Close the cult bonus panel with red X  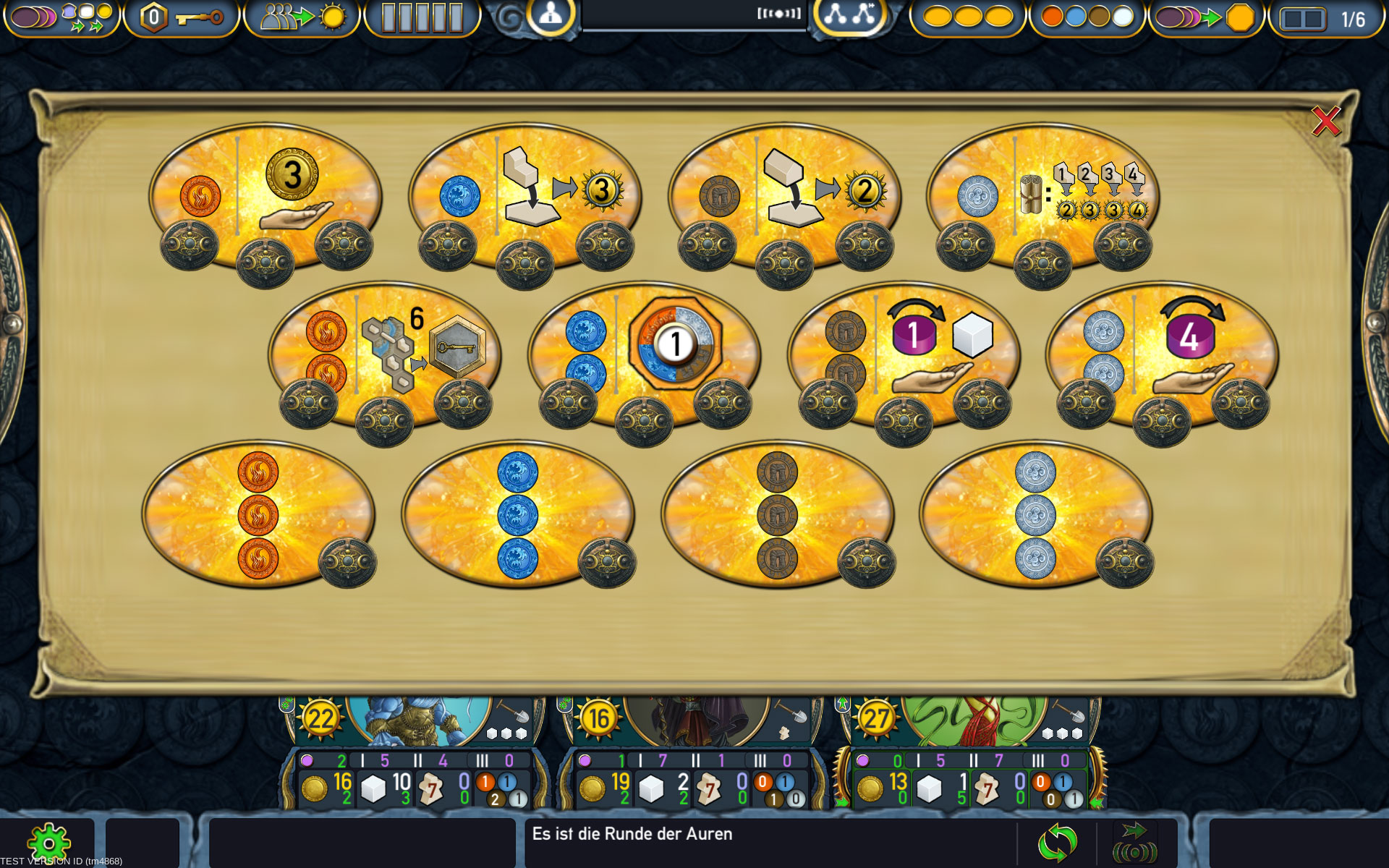[1325, 122]
